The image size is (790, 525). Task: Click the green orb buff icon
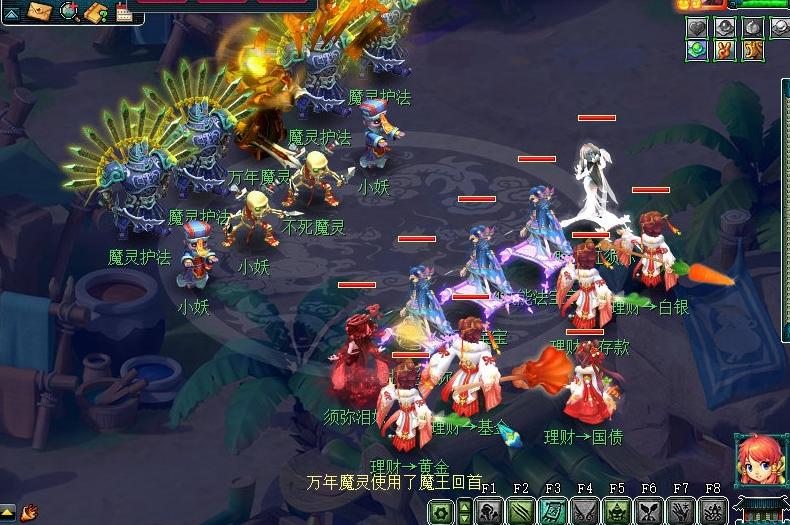(x=697, y=50)
